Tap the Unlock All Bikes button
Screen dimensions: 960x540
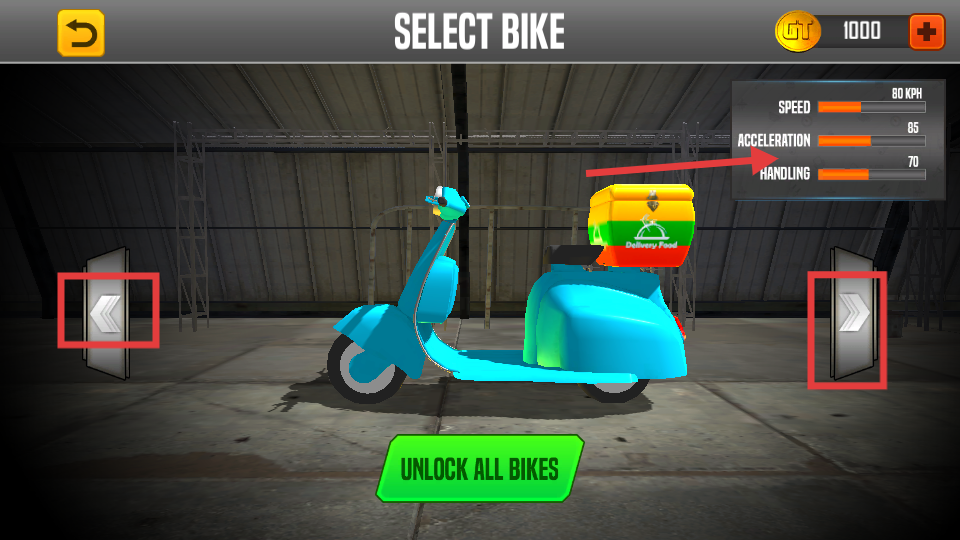[479, 468]
